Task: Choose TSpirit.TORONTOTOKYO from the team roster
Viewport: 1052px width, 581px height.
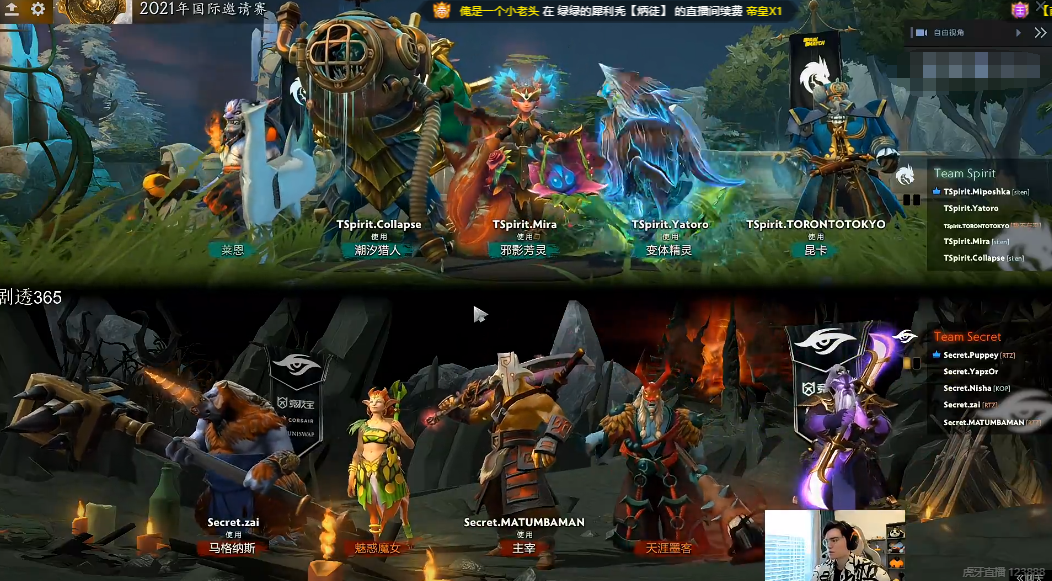Action: click(x=976, y=225)
